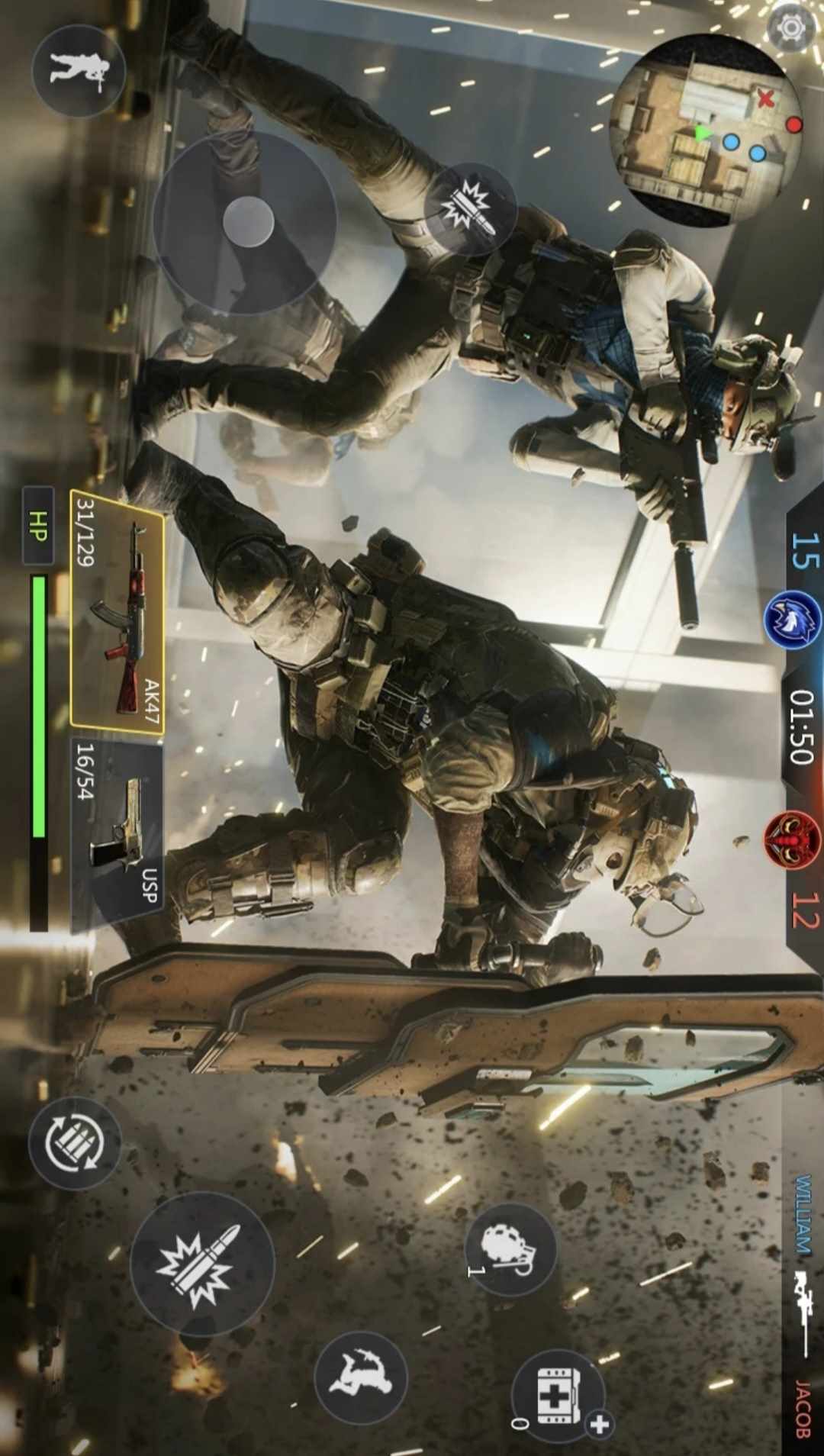Screen dimensions: 824x1456
Task: Tap the small fire button near the joystick
Action: click(471, 208)
